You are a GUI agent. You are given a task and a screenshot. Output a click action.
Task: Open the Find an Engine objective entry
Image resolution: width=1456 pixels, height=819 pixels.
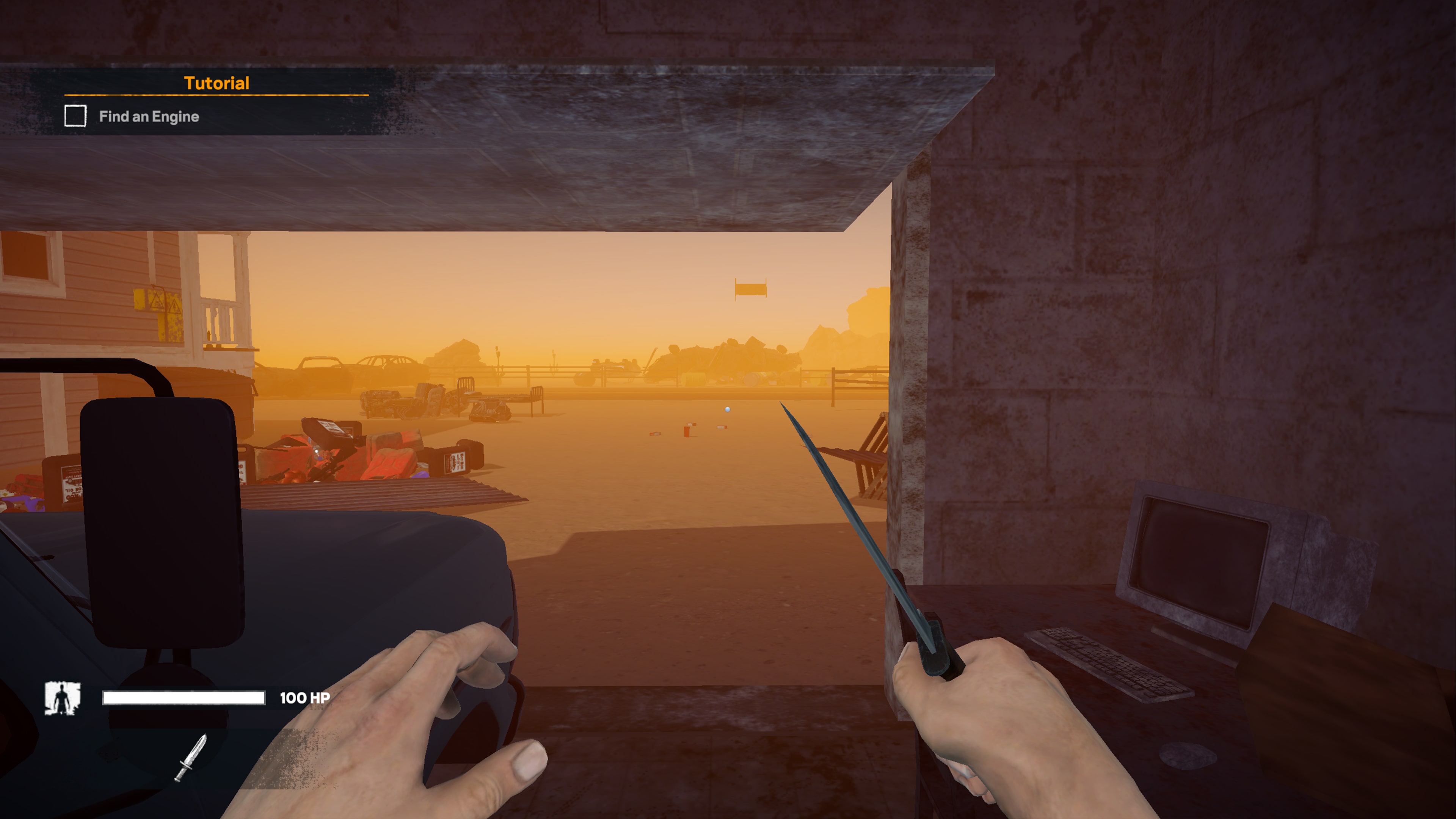click(149, 116)
